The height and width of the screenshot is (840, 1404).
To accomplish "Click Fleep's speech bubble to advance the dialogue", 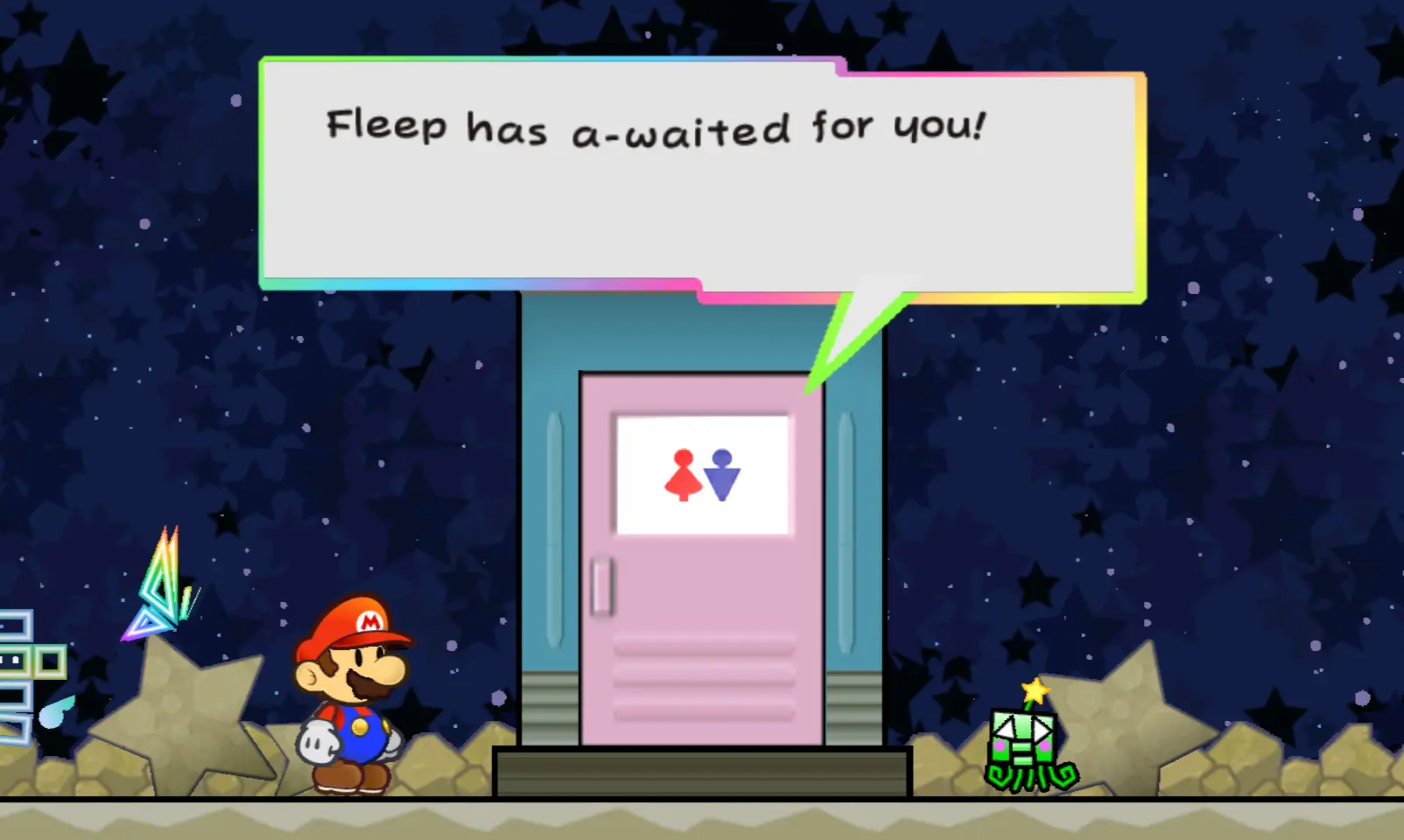I will (x=700, y=179).
